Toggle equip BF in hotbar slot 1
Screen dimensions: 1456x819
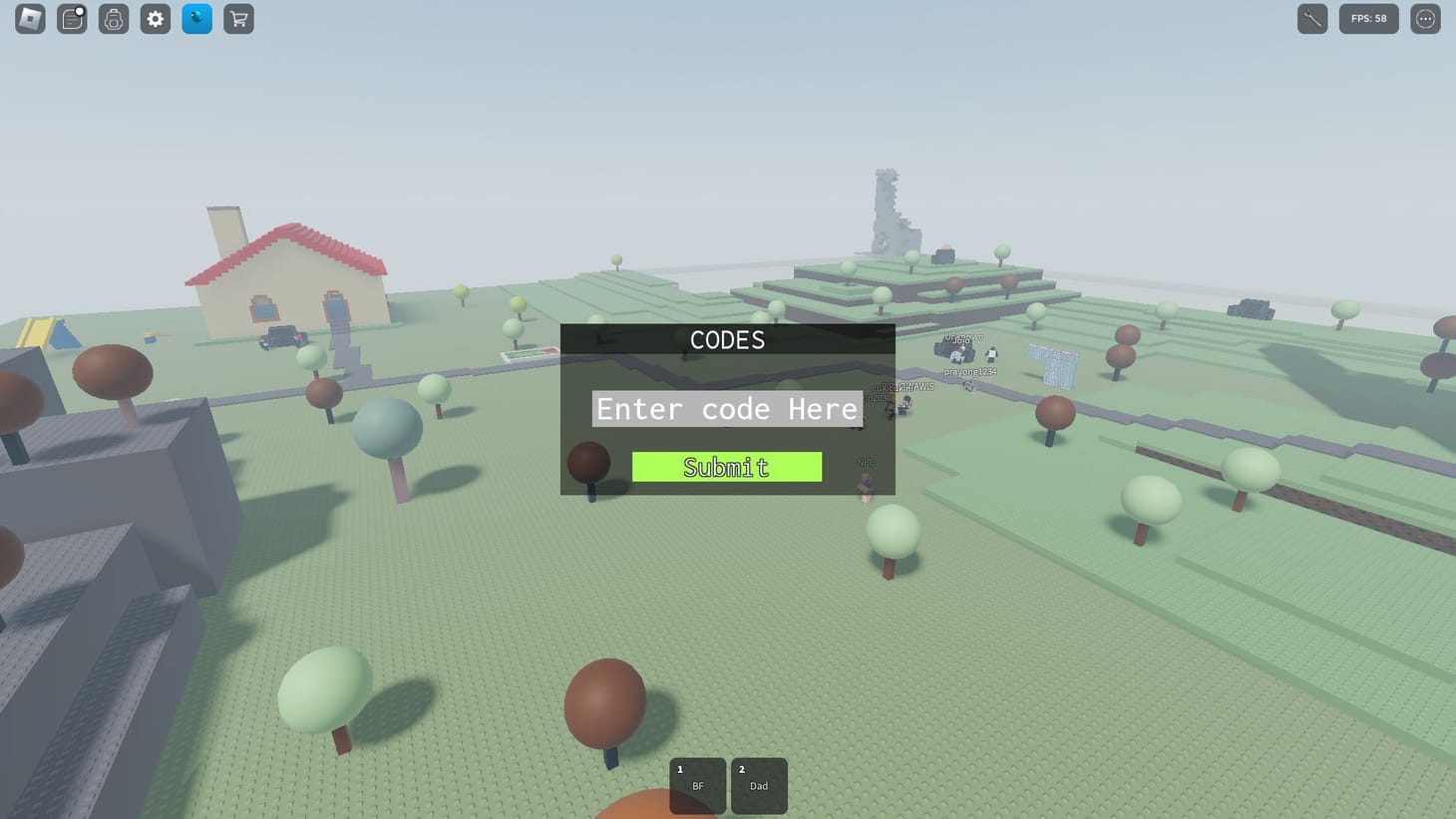(x=697, y=785)
